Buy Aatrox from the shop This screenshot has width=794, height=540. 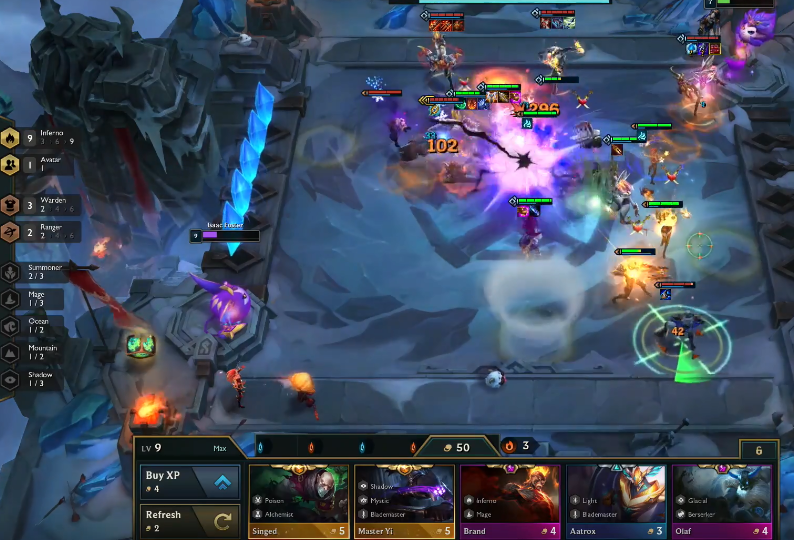pos(616,500)
